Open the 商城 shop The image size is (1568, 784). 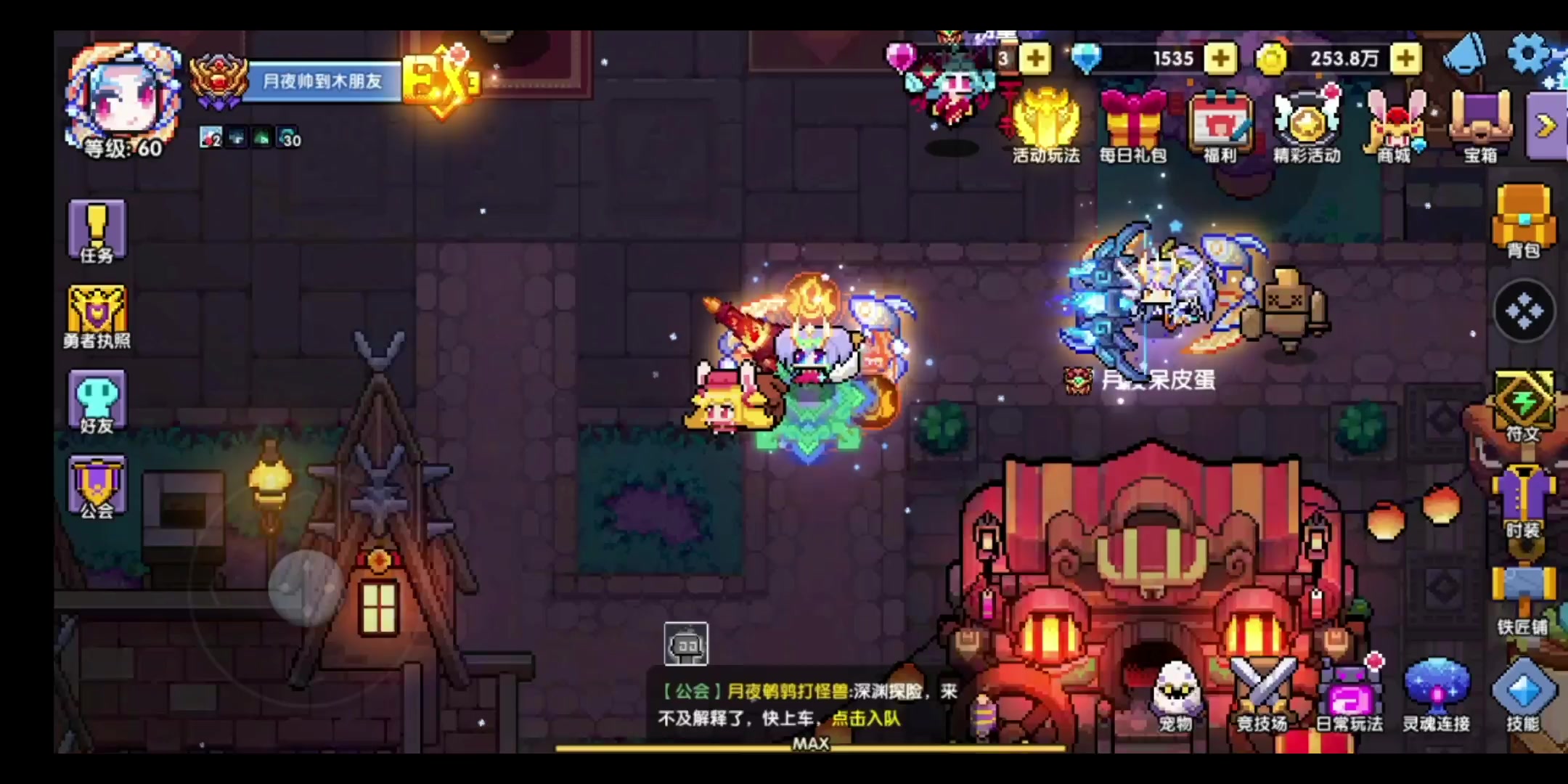[x=1395, y=123]
